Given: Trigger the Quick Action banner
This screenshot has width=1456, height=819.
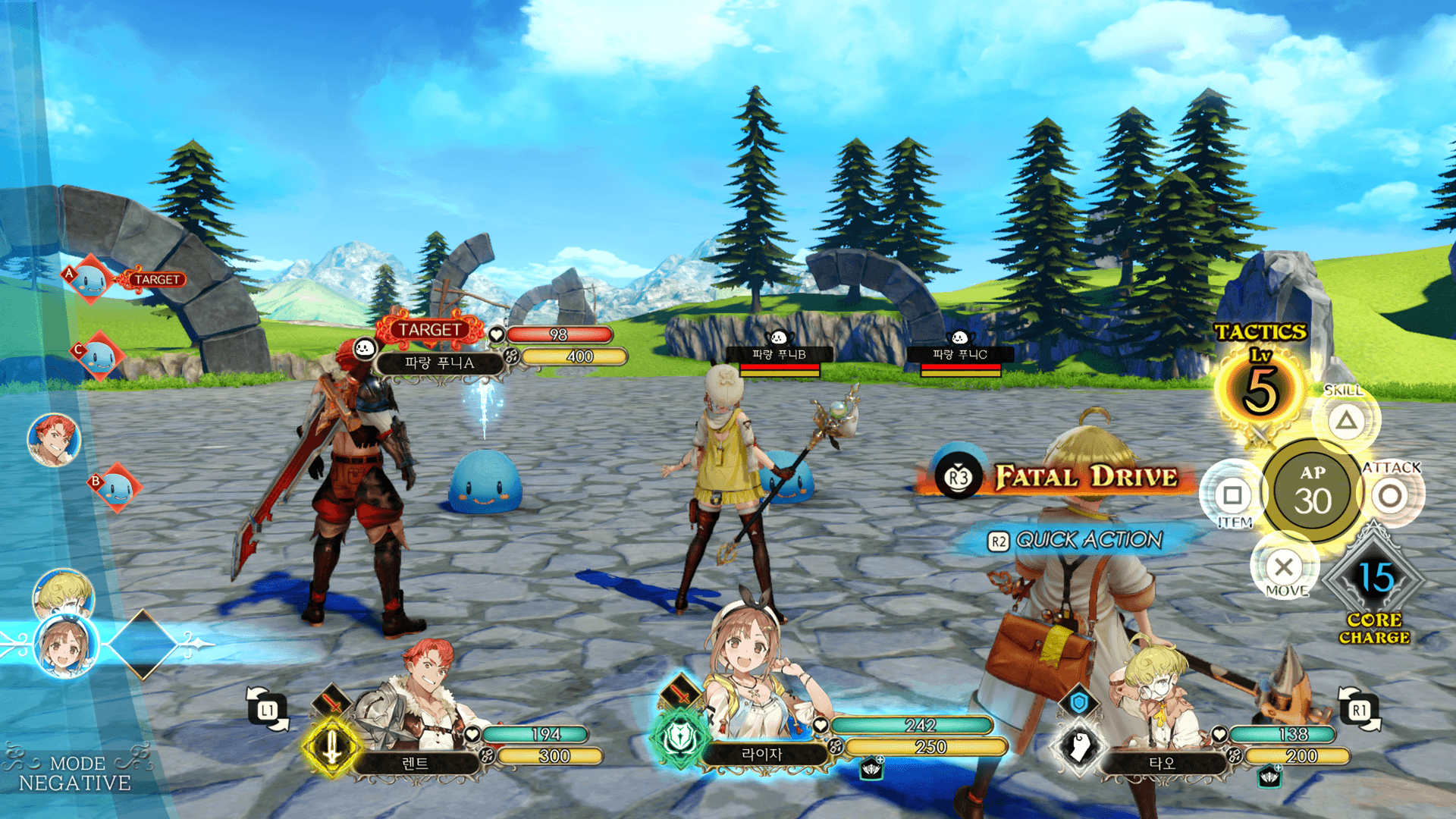Looking at the screenshot, I should pos(1077,540).
